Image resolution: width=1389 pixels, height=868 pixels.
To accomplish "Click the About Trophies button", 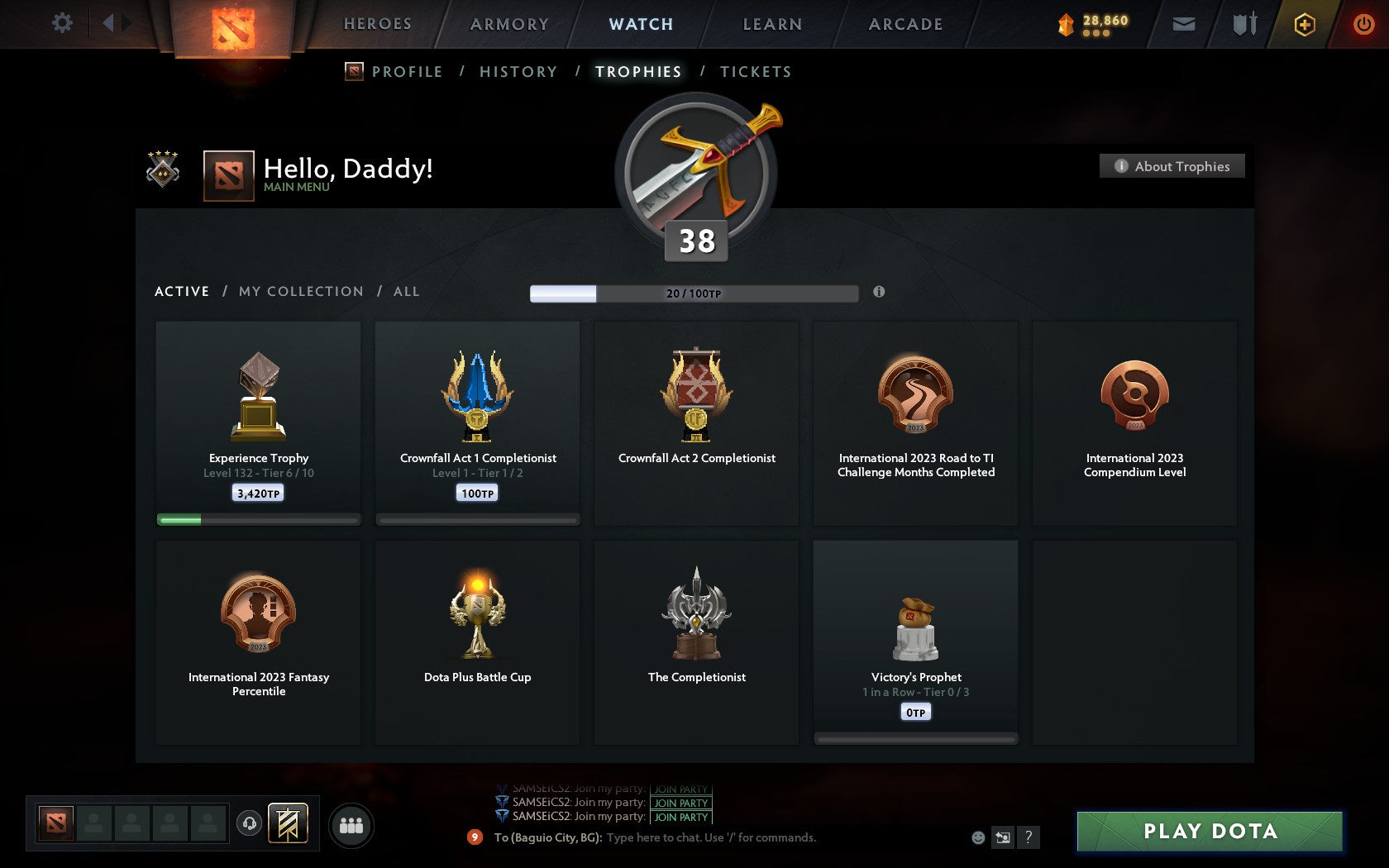I will click(1172, 166).
